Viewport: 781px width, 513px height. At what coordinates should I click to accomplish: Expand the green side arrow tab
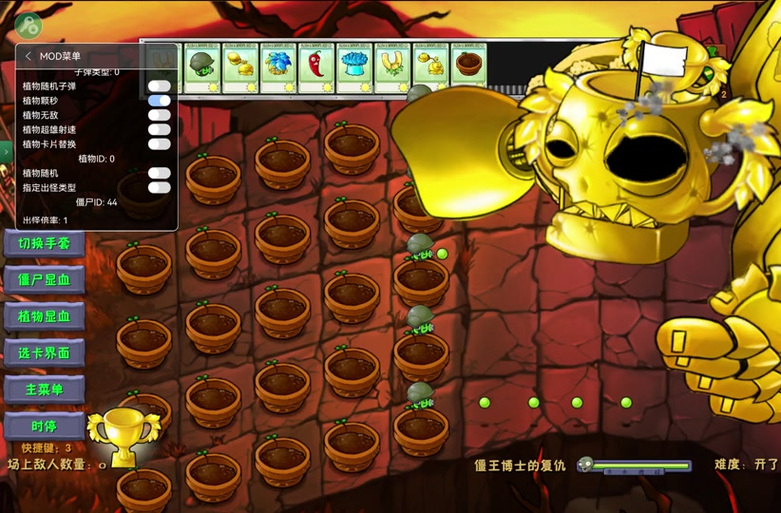coord(5,152)
